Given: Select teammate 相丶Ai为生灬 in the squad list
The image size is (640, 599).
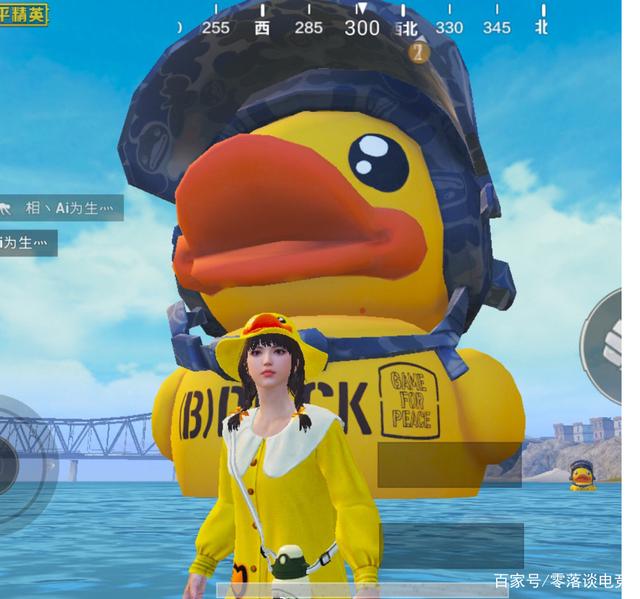Looking at the screenshot, I should tap(68, 208).
